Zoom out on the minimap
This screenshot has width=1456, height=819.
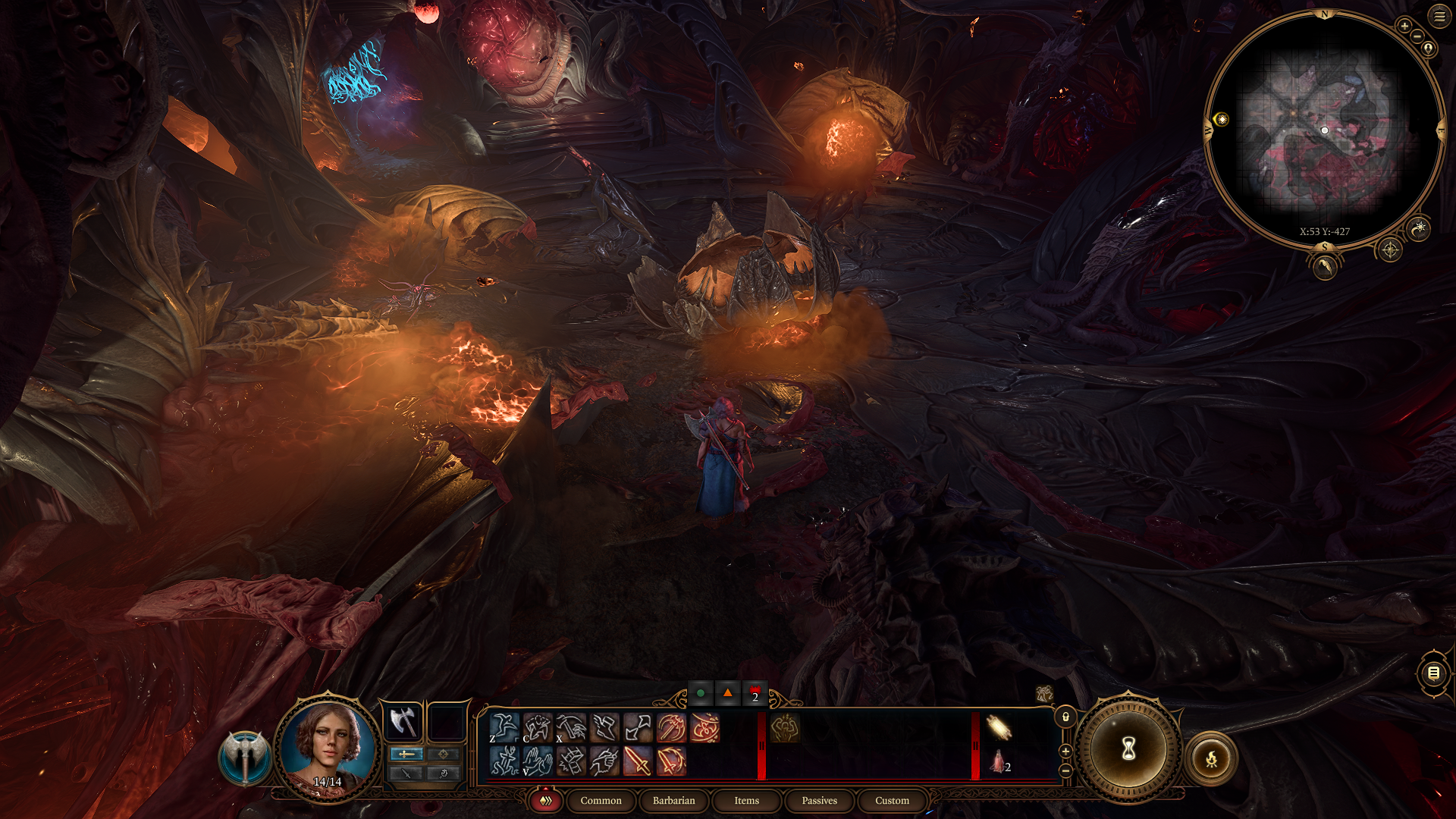point(1417,36)
